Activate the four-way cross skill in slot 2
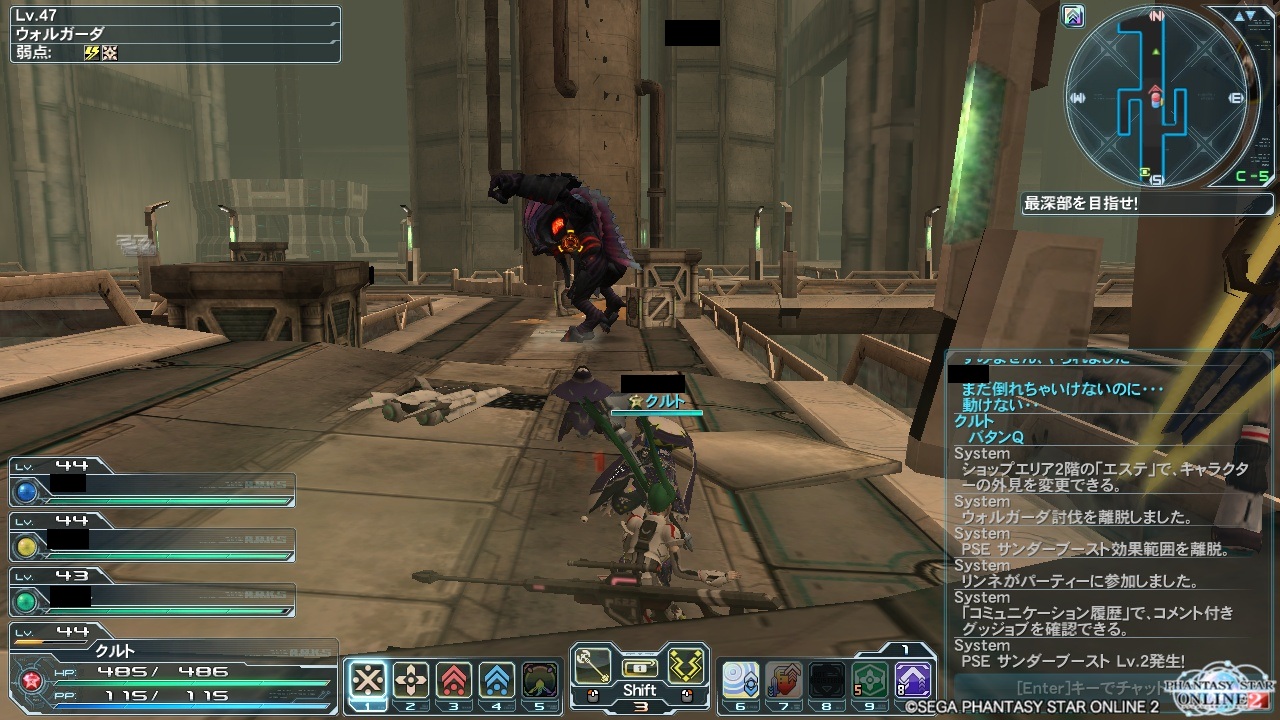 tap(411, 680)
